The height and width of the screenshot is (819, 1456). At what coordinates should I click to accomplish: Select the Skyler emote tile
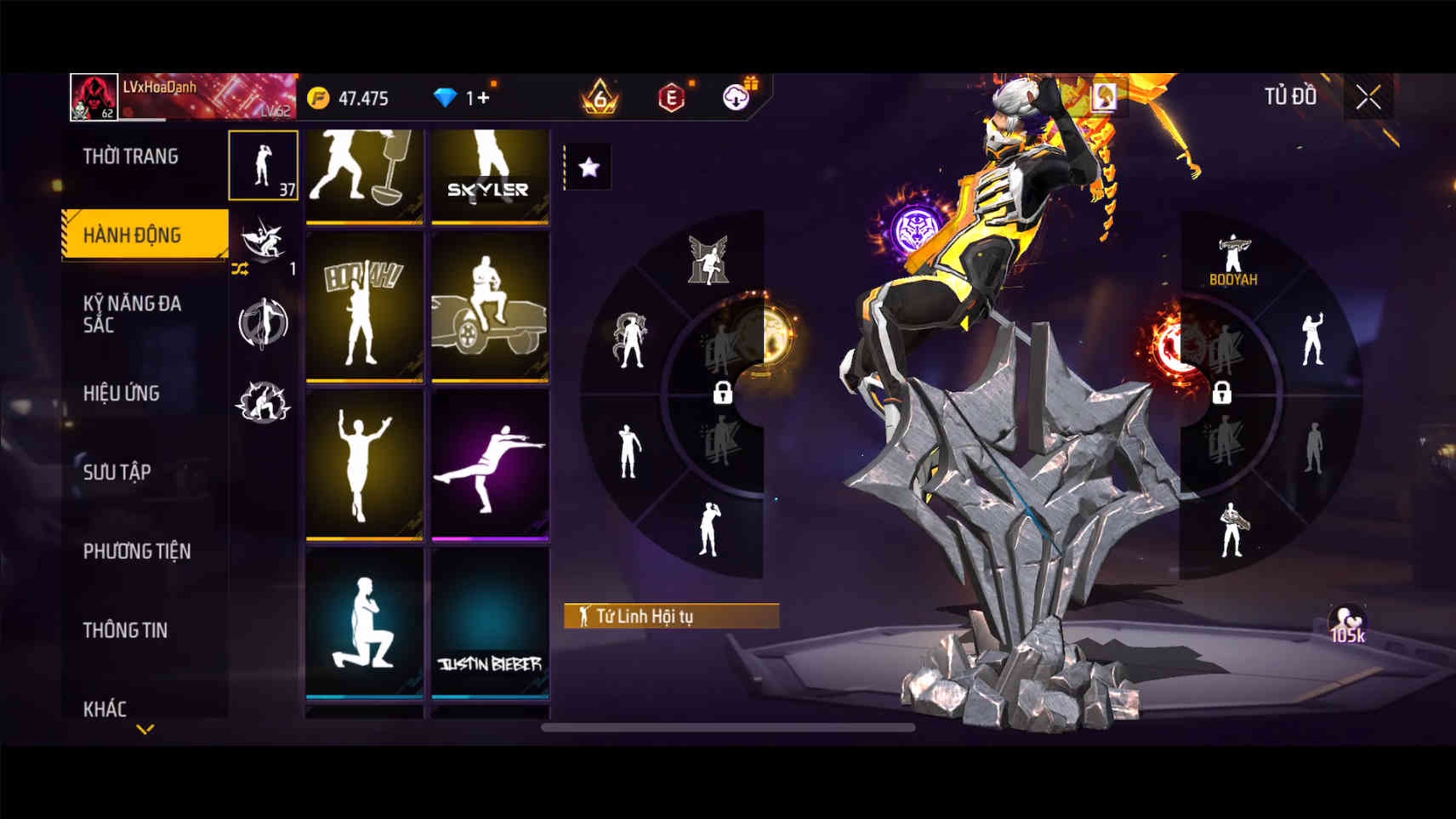(490, 177)
